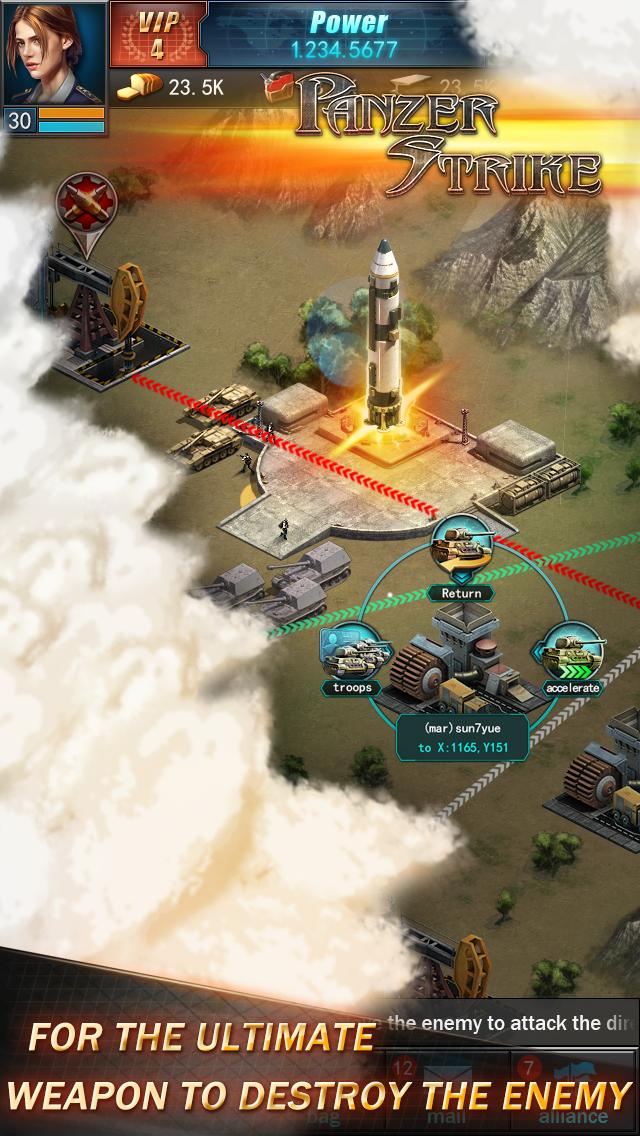Open the mail inbox button

click(444, 1094)
